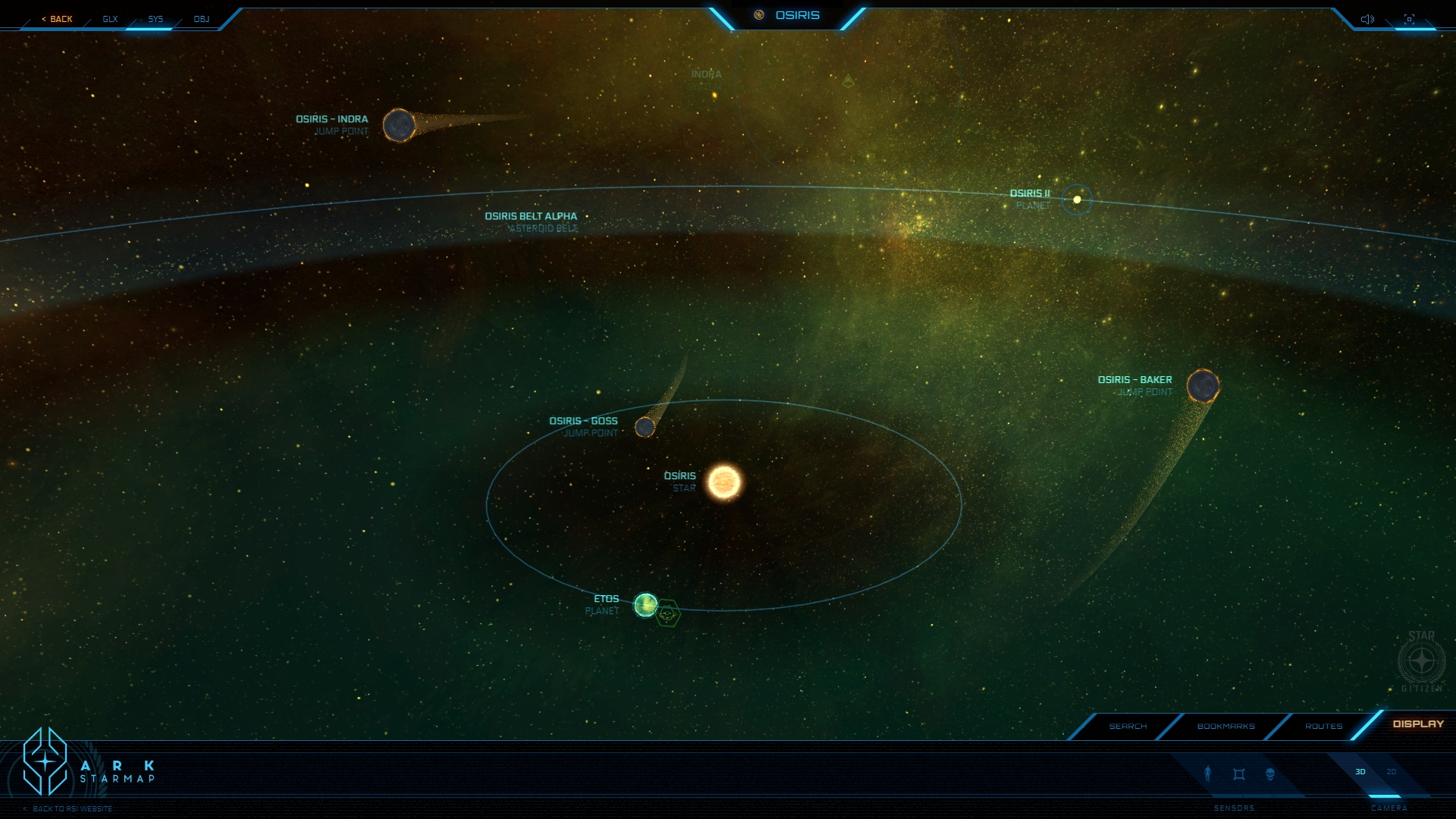Select the Osiris II planet marker

pos(1077,199)
